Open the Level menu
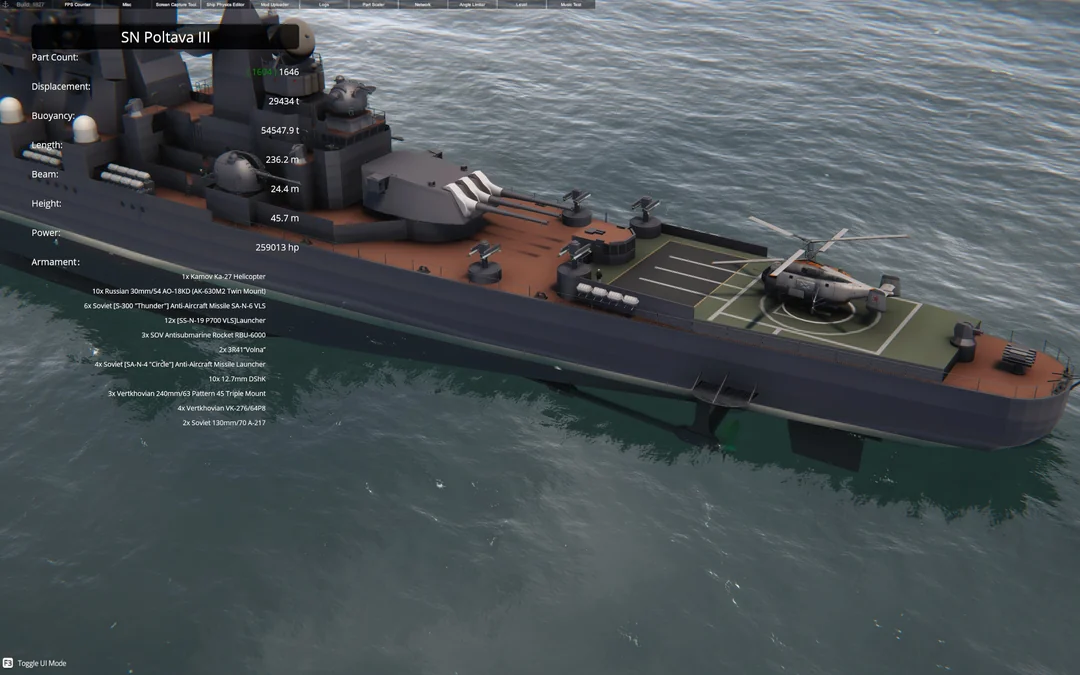The height and width of the screenshot is (675, 1080). point(521,5)
